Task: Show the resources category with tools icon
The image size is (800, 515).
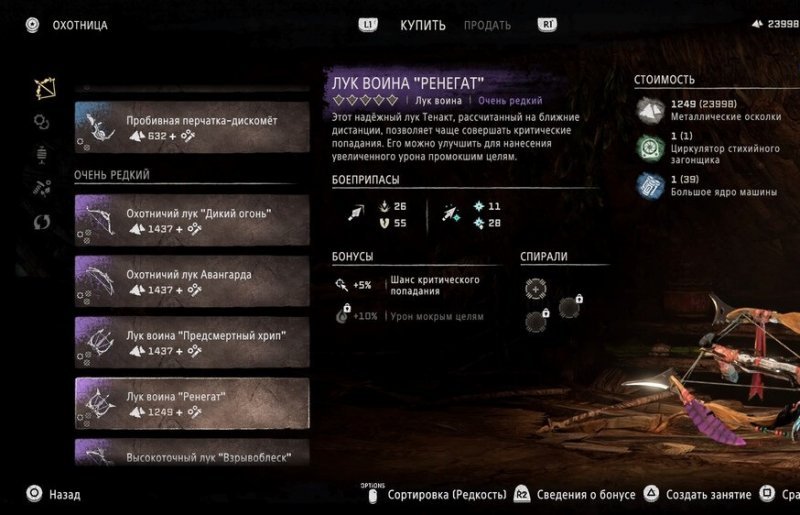Action: pos(42,188)
